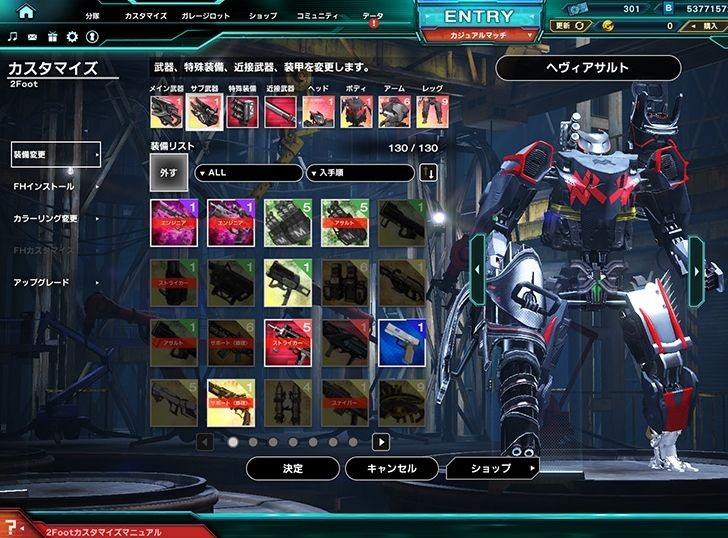Select the 近接武器 equipment slot
This screenshot has height=538, width=728.
point(280,111)
